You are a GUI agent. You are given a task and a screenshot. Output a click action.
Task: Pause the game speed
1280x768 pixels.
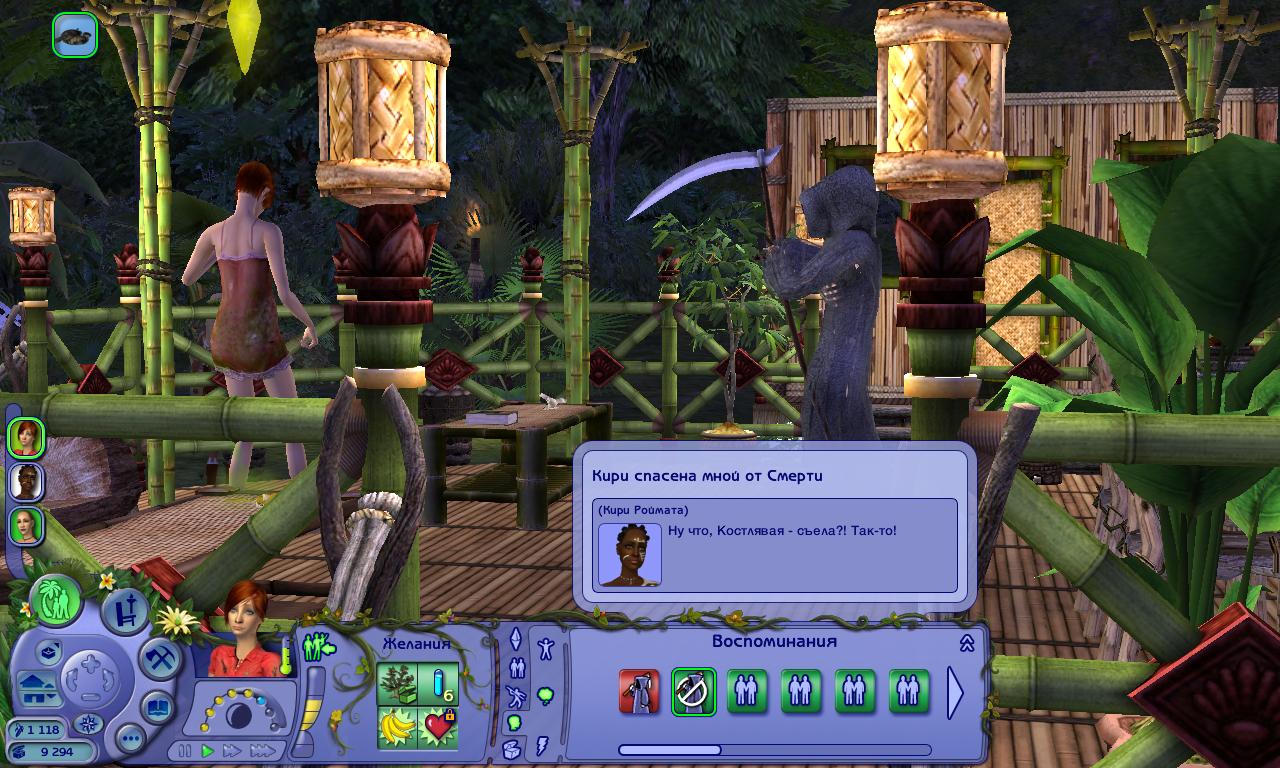(x=185, y=750)
